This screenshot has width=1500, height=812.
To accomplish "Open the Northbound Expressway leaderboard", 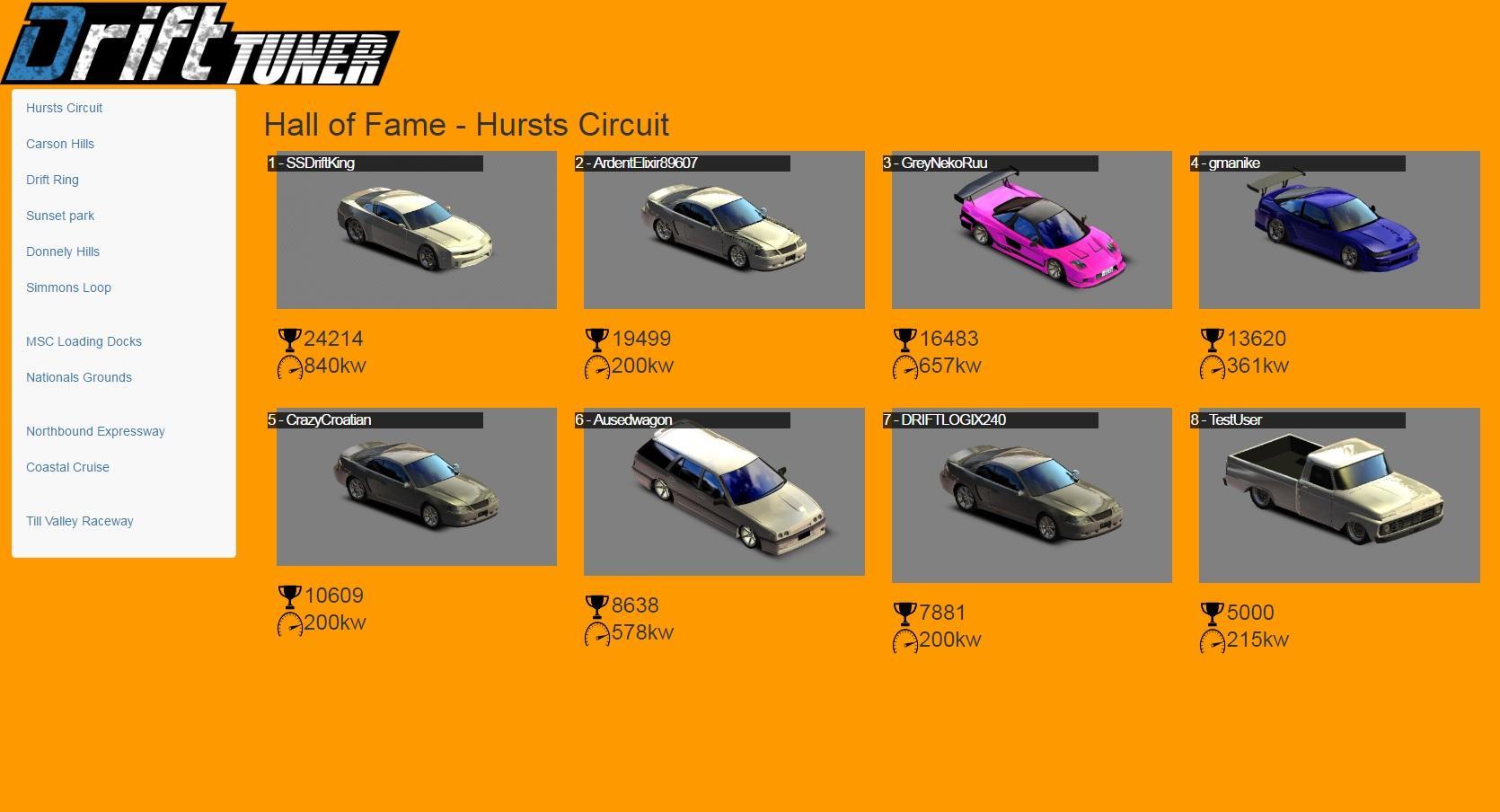I will tap(95, 431).
